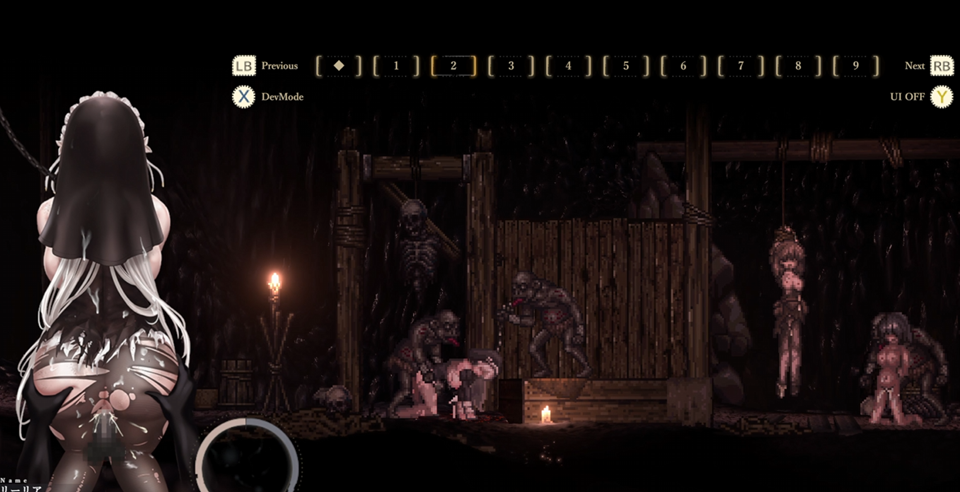Select scene tab 5

[626, 66]
